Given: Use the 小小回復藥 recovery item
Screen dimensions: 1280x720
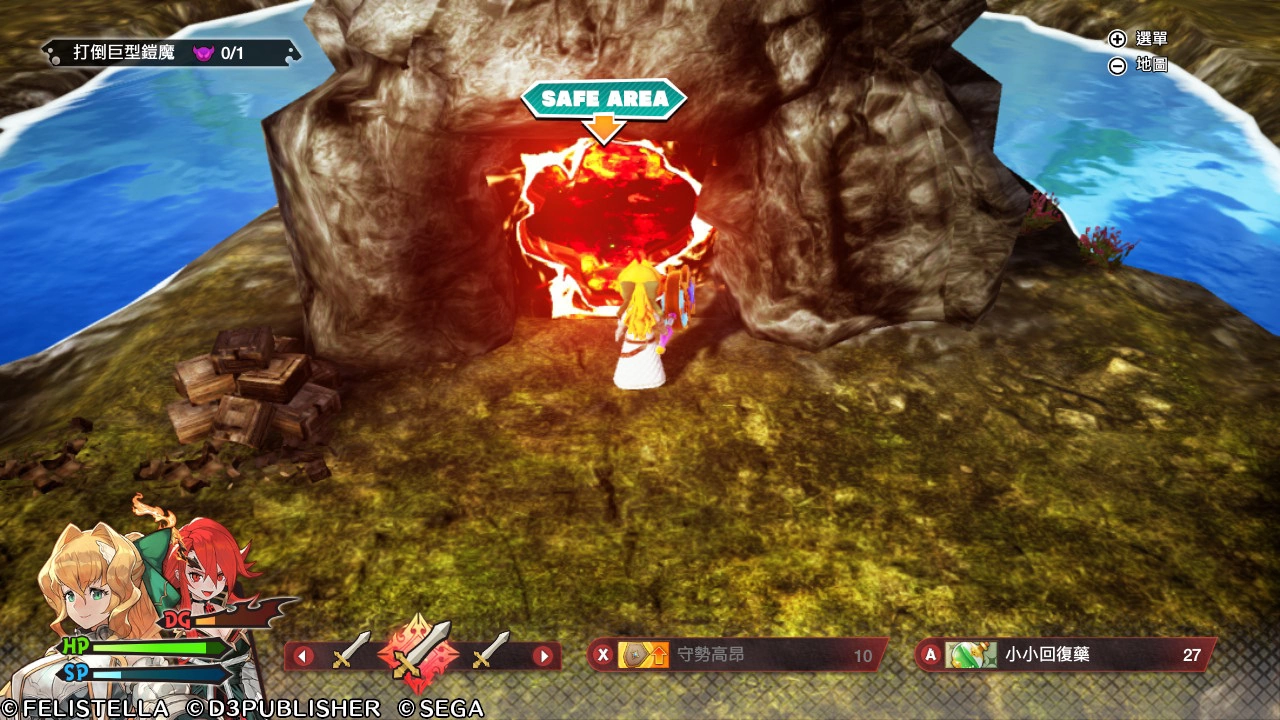Looking at the screenshot, I should [x=1064, y=655].
